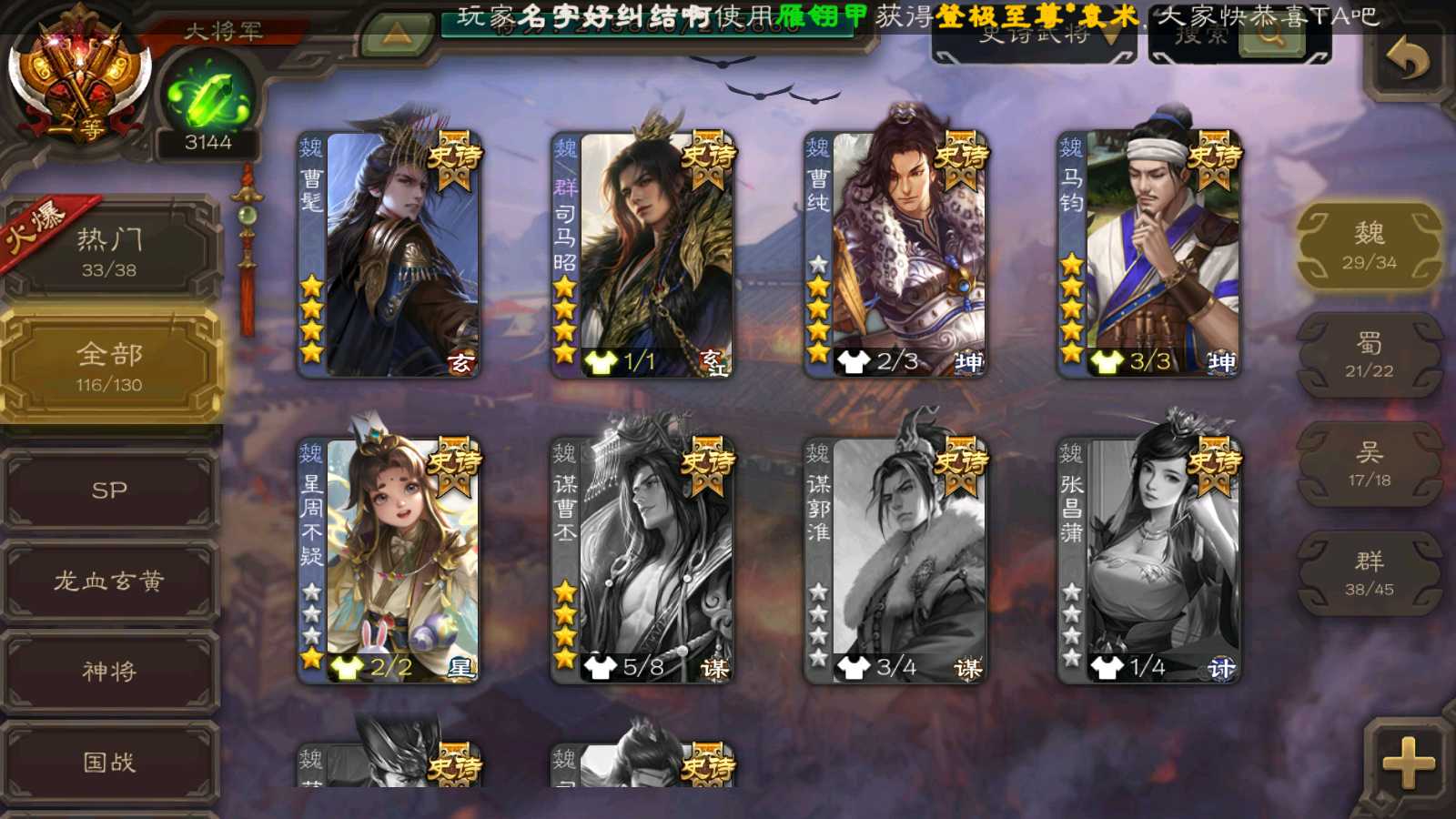Show the 龙血玄黄 category

(109, 581)
